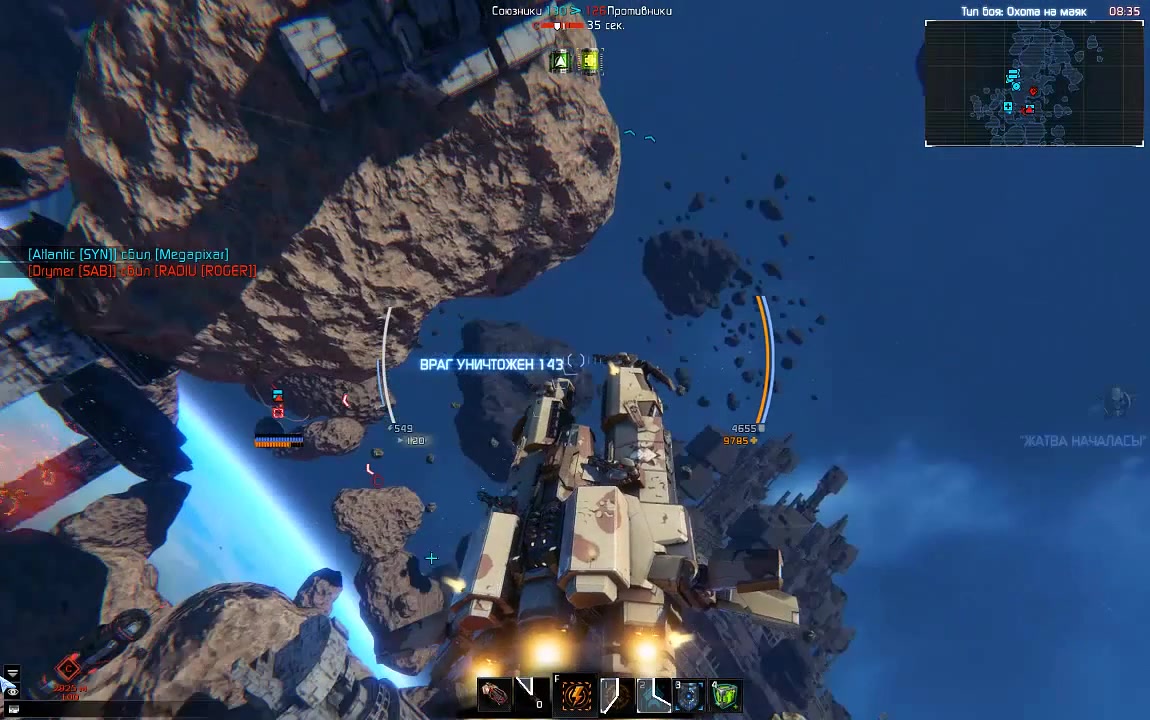Inspect the yellow-green canister buff icon
Screen dimensions: 1150x720
pos(590,62)
